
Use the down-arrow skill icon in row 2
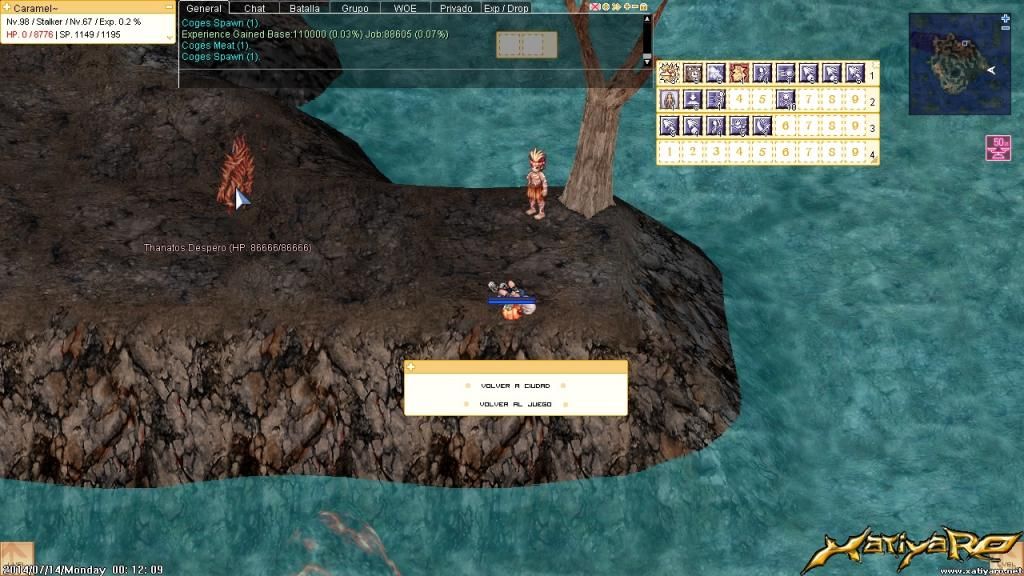pos(693,99)
